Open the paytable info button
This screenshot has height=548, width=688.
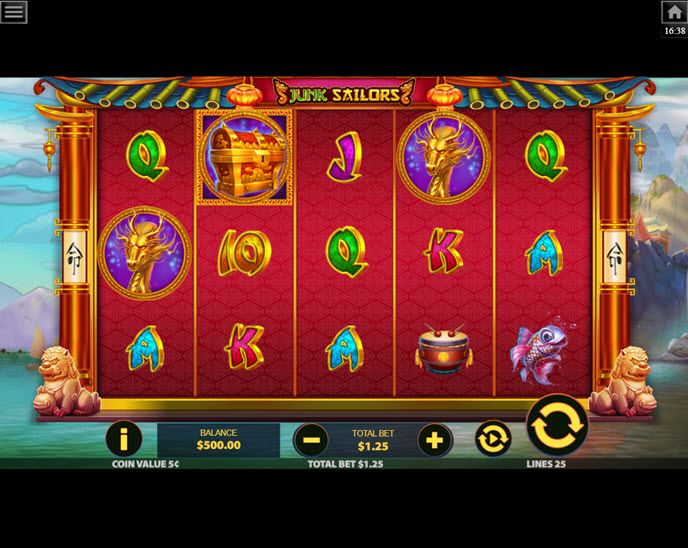pyautogui.click(x=123, y=439)
